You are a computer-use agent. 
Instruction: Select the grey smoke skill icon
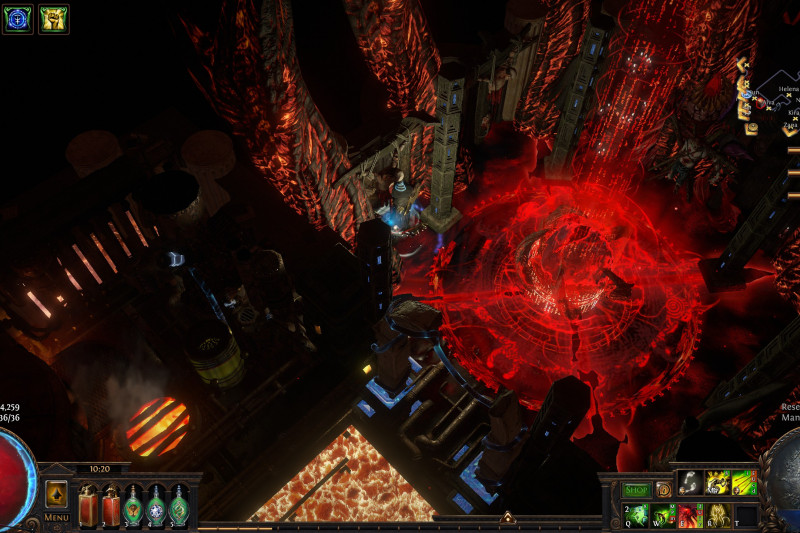[691, 483]
